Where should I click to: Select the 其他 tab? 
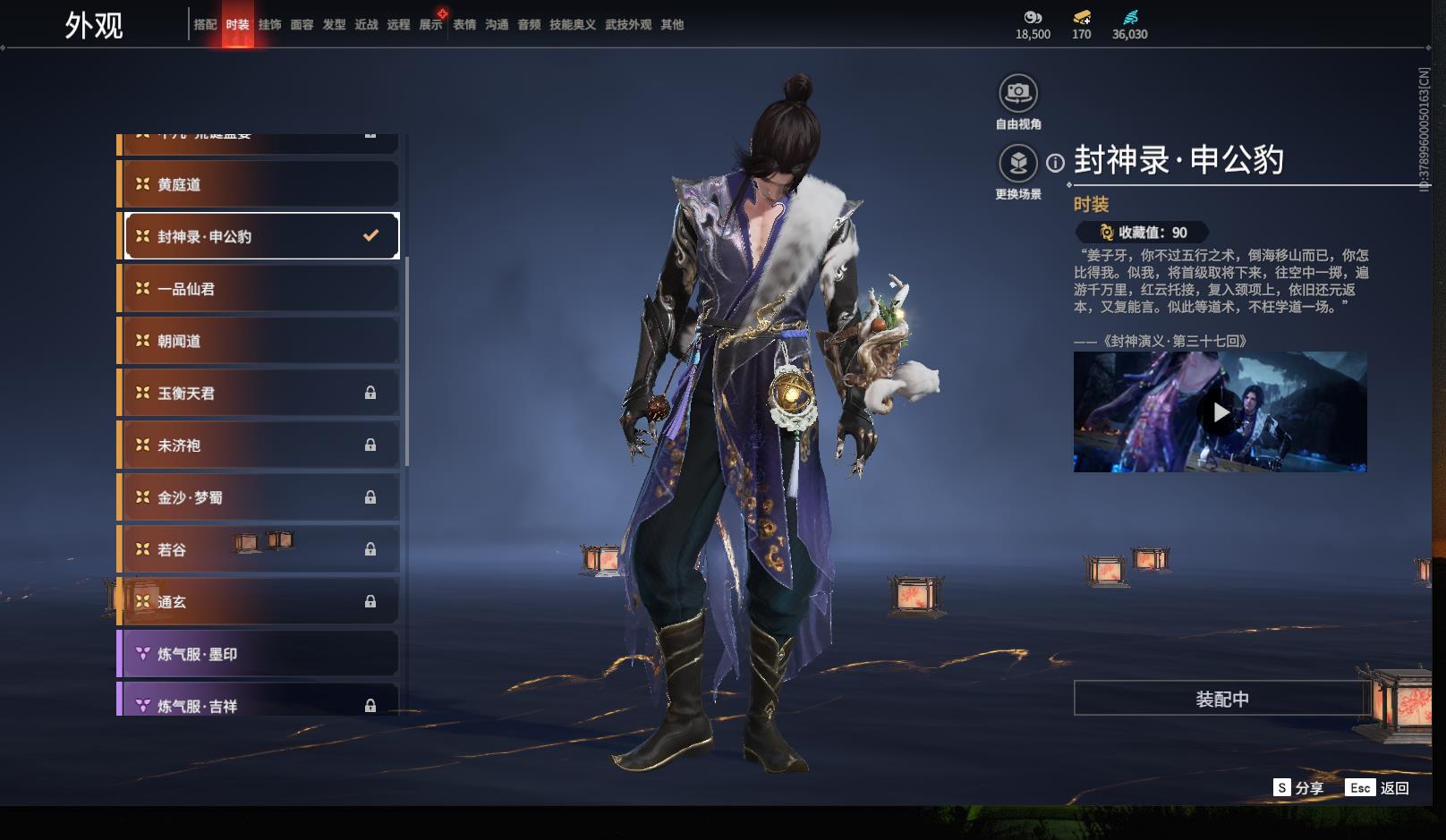(672, 25)
